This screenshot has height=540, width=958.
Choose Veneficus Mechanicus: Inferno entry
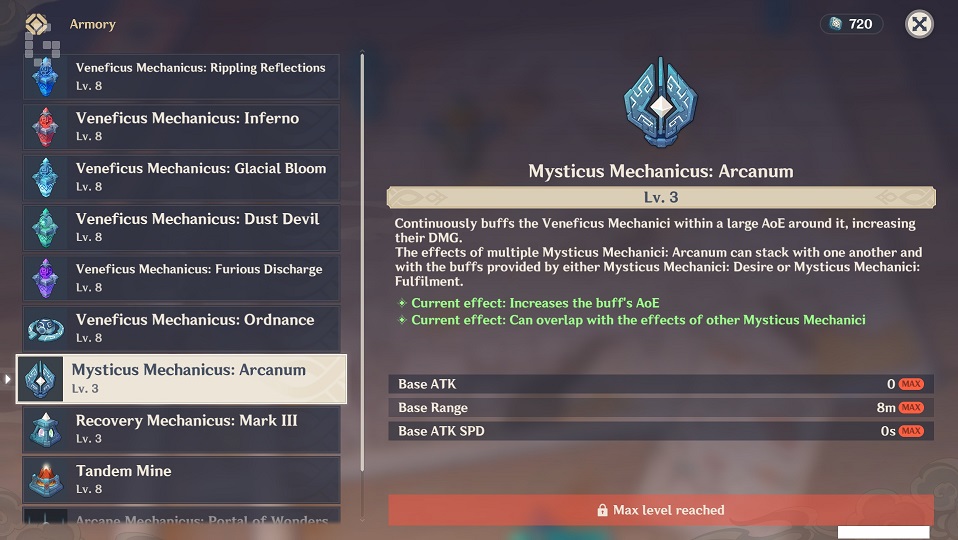point(181,127)
